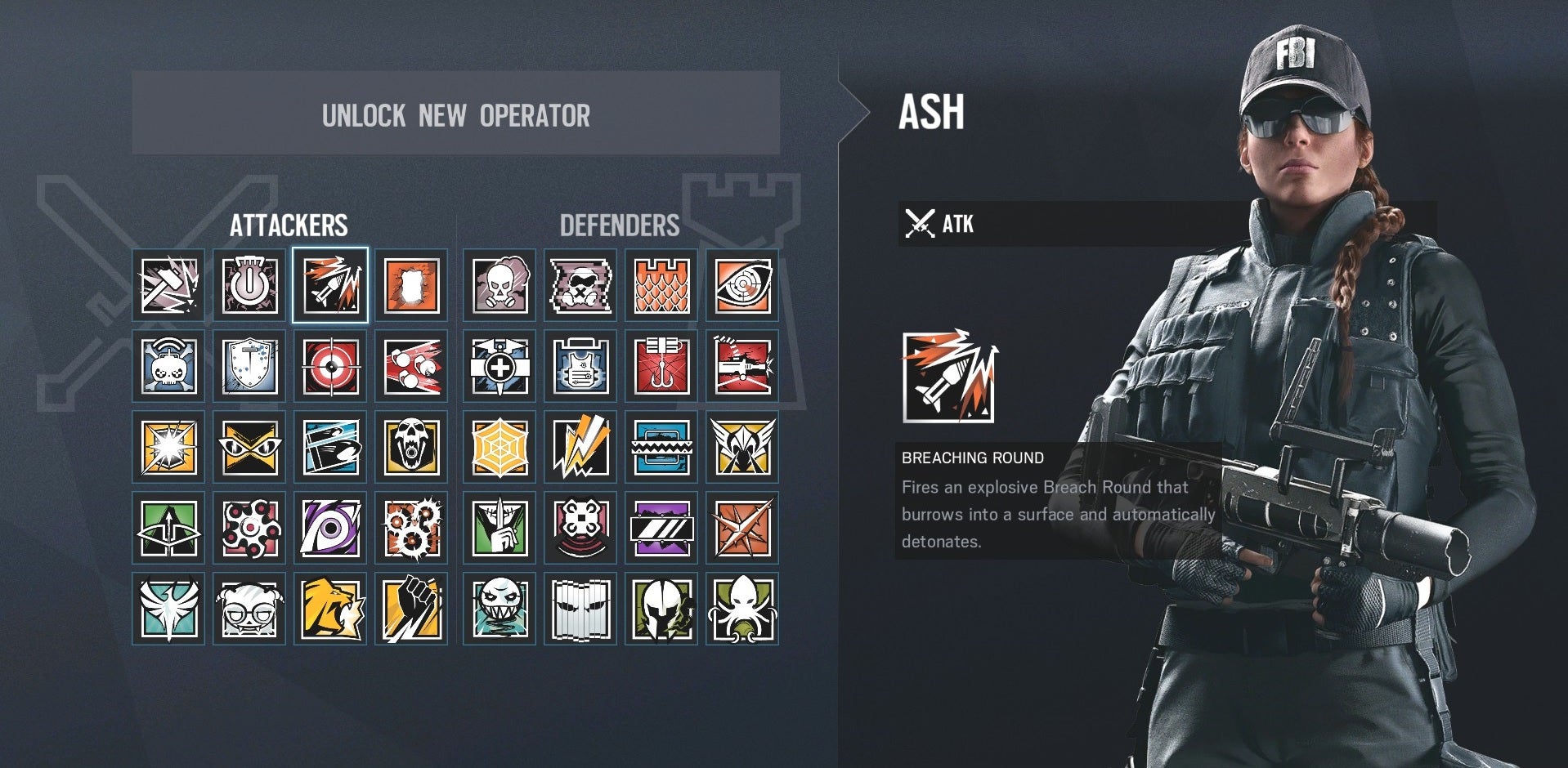
Task: Select Kapkan's entry trap icon
Action: tap(660, 366)
